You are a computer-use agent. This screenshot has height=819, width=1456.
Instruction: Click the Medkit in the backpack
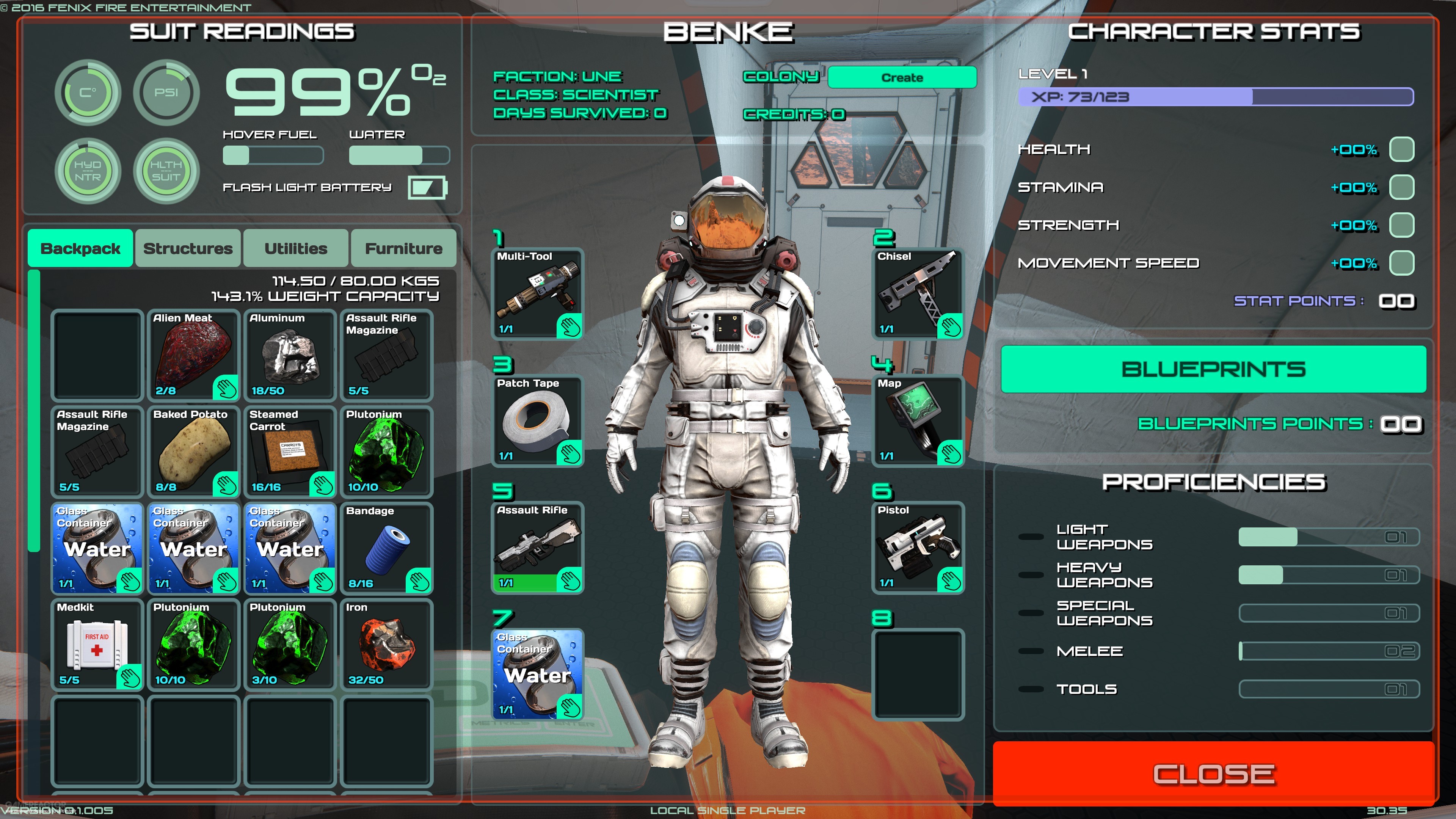97,644
